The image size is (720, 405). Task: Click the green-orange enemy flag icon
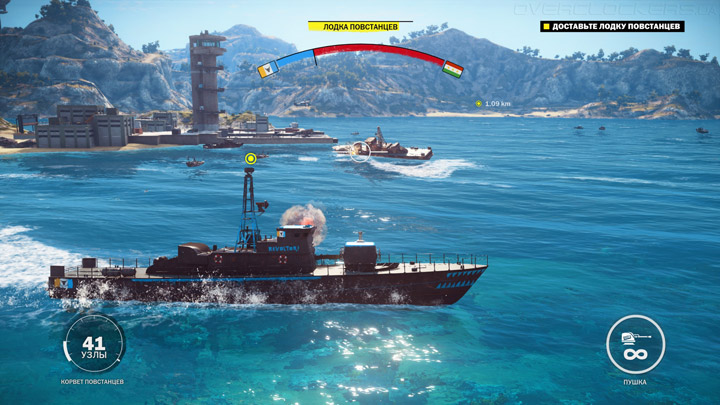[x=453, y=69]
